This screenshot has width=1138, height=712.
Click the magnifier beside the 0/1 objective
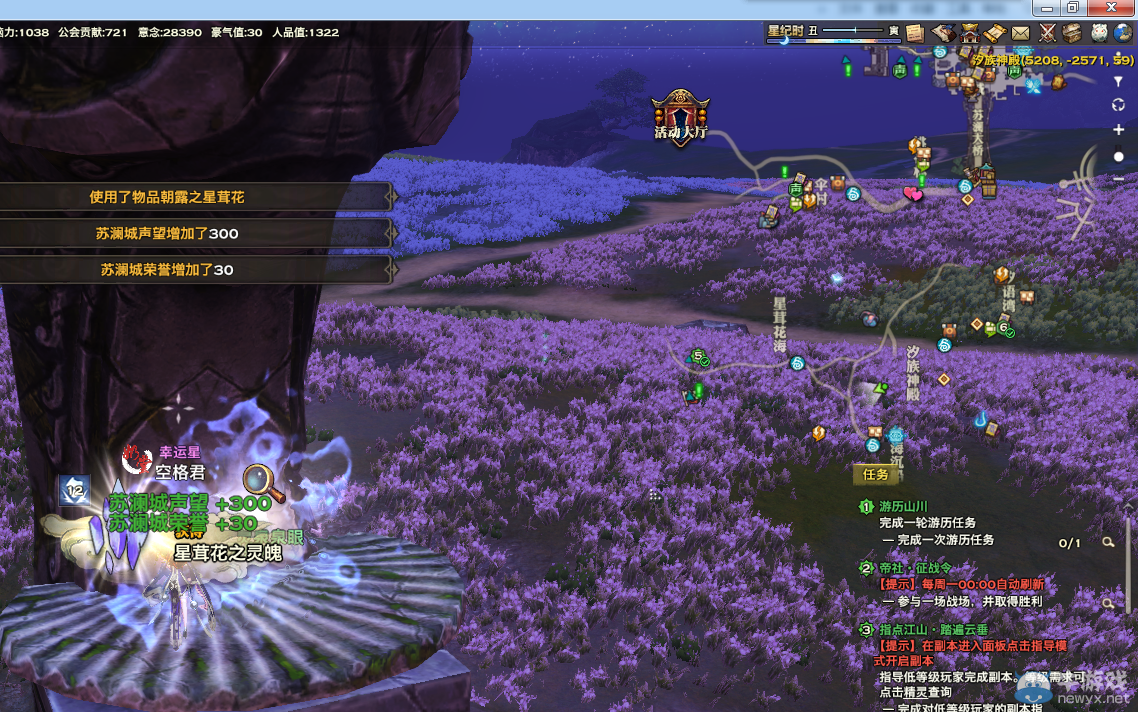[x=1108, y=543]
